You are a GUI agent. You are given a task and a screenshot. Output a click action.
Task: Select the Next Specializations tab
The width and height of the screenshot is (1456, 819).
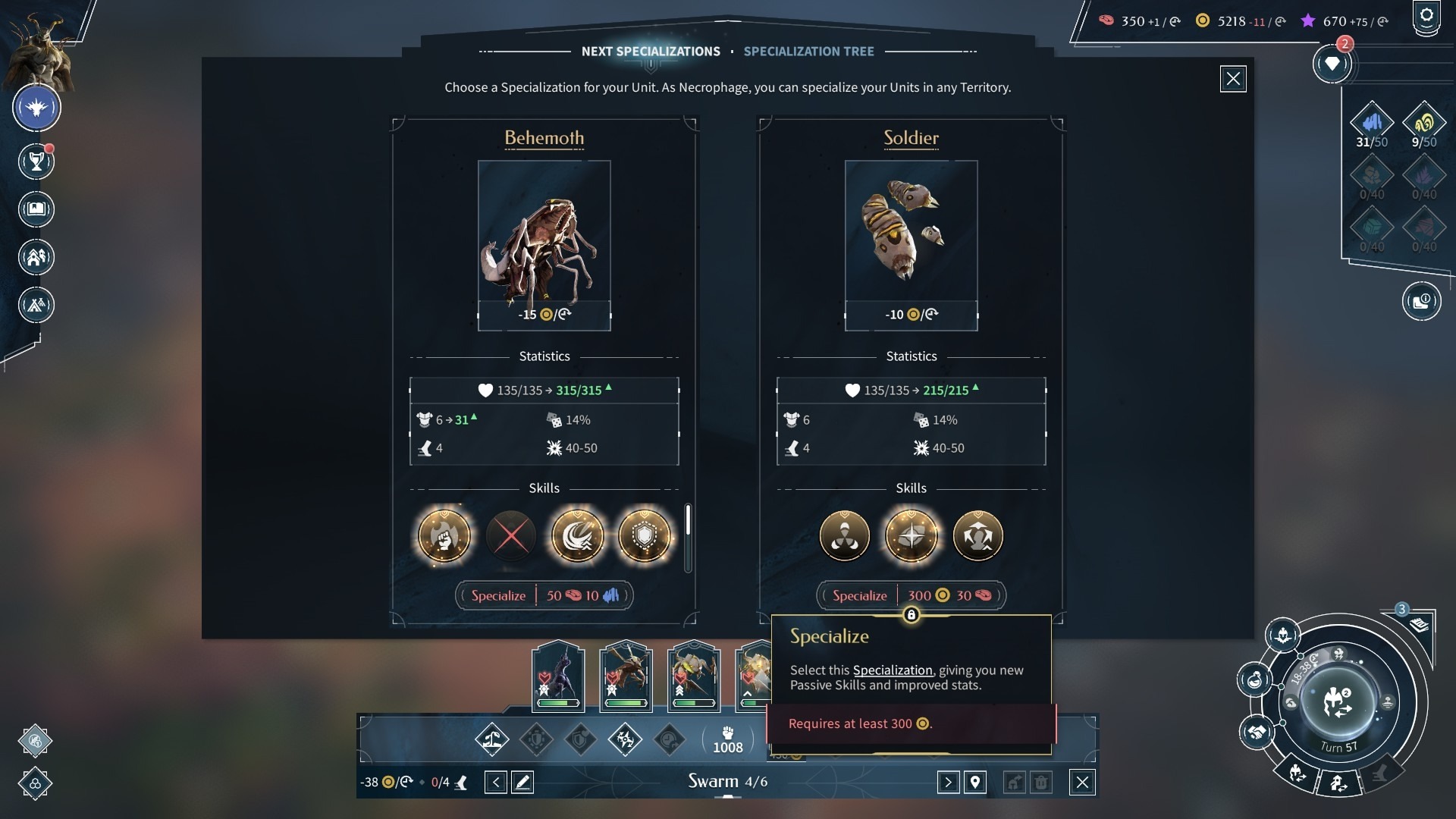[651, 52]
